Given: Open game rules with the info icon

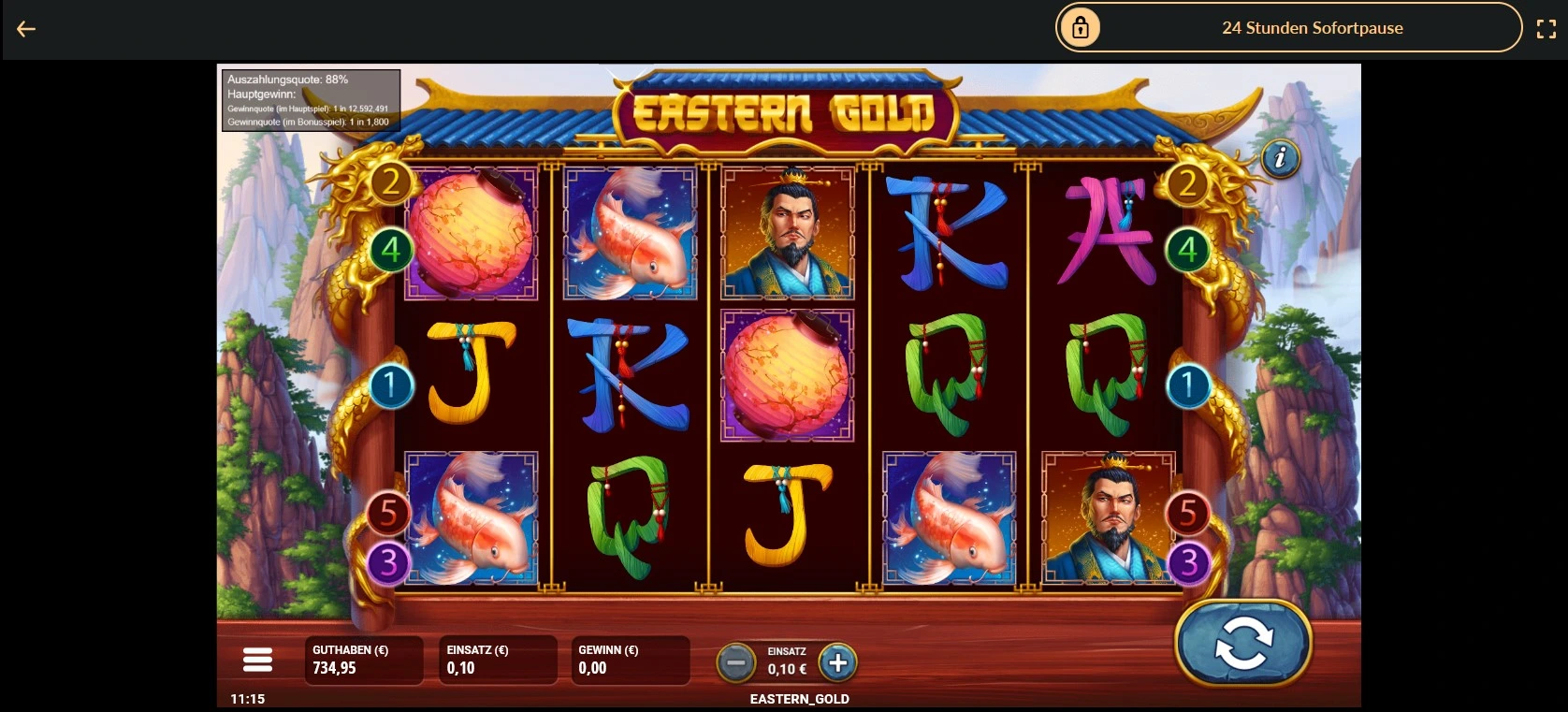Looking at the screenshot, I should click(1280, 159).
